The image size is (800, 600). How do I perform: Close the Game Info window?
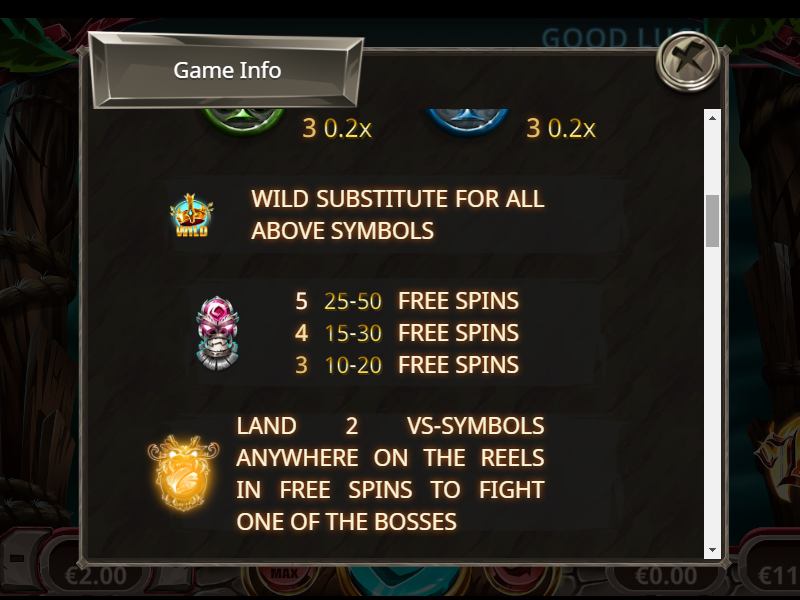click(688, 62)
